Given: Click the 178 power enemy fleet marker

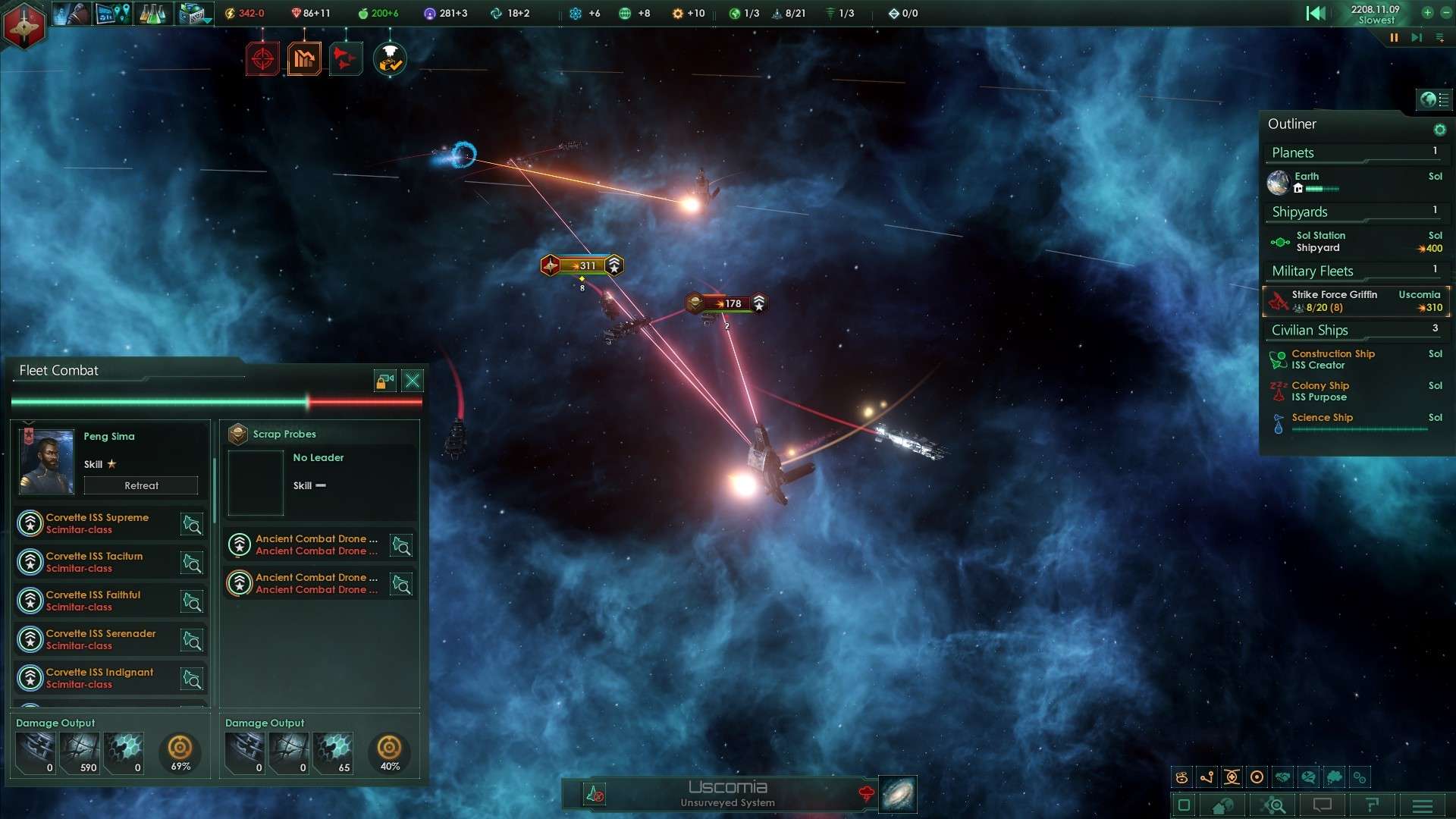Looking at the screenshot, I should coord(727,303).
